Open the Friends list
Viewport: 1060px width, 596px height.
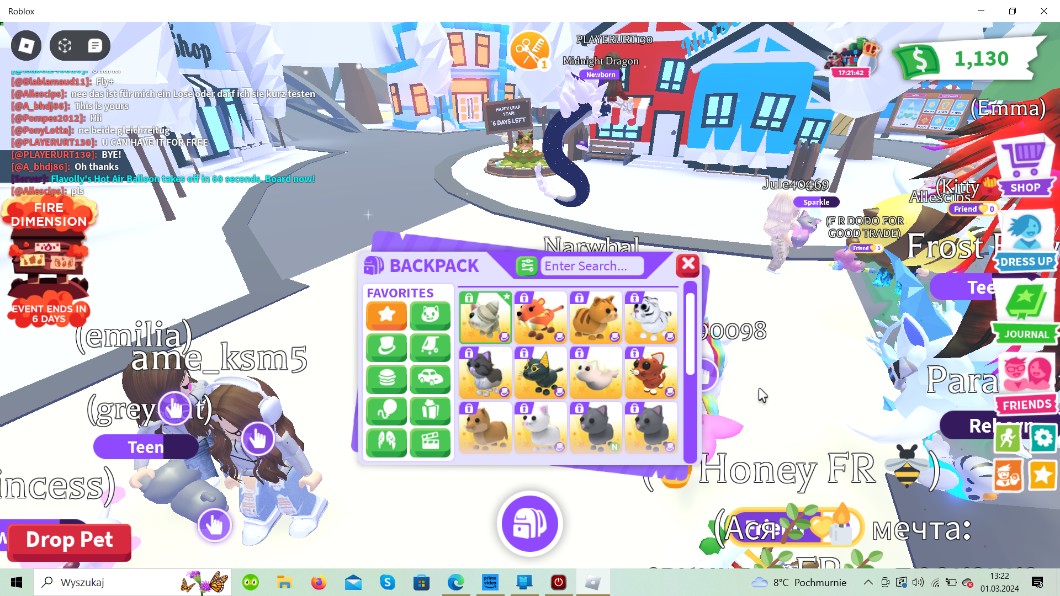point(1026,383)
